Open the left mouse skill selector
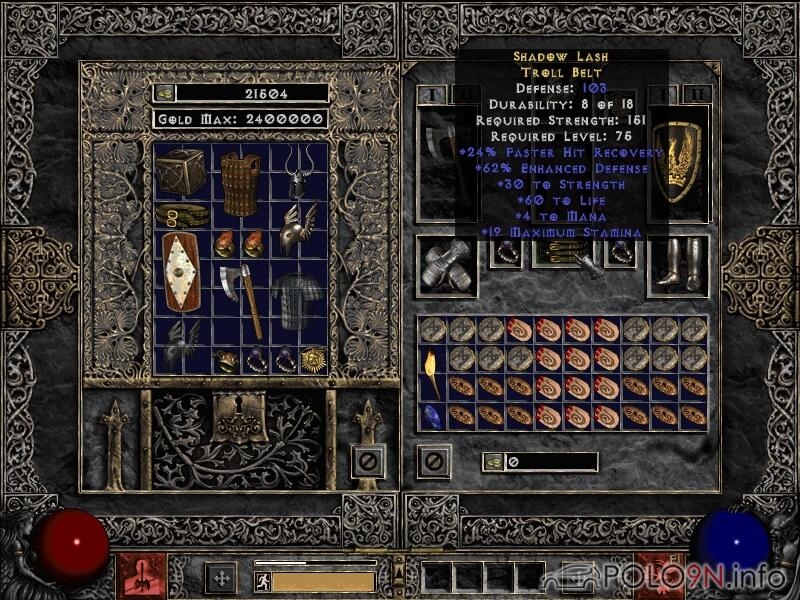 pyautogui.click(x=136, y=578)
